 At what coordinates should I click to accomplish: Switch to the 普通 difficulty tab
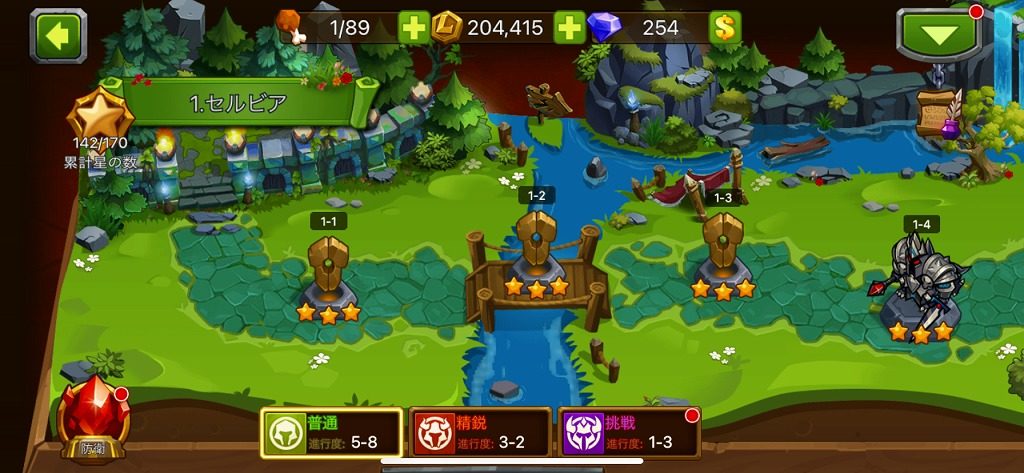pos(331,433)
